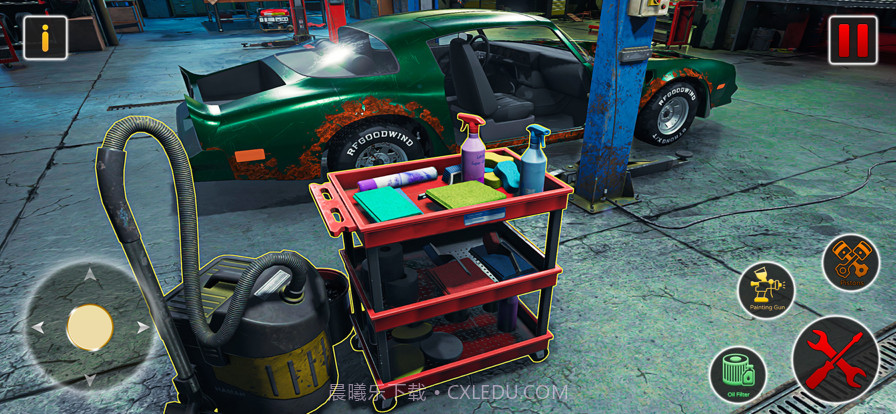Select the Painting Gun tool
Screen dimensions: 896x414
click(x=766, y=291)
